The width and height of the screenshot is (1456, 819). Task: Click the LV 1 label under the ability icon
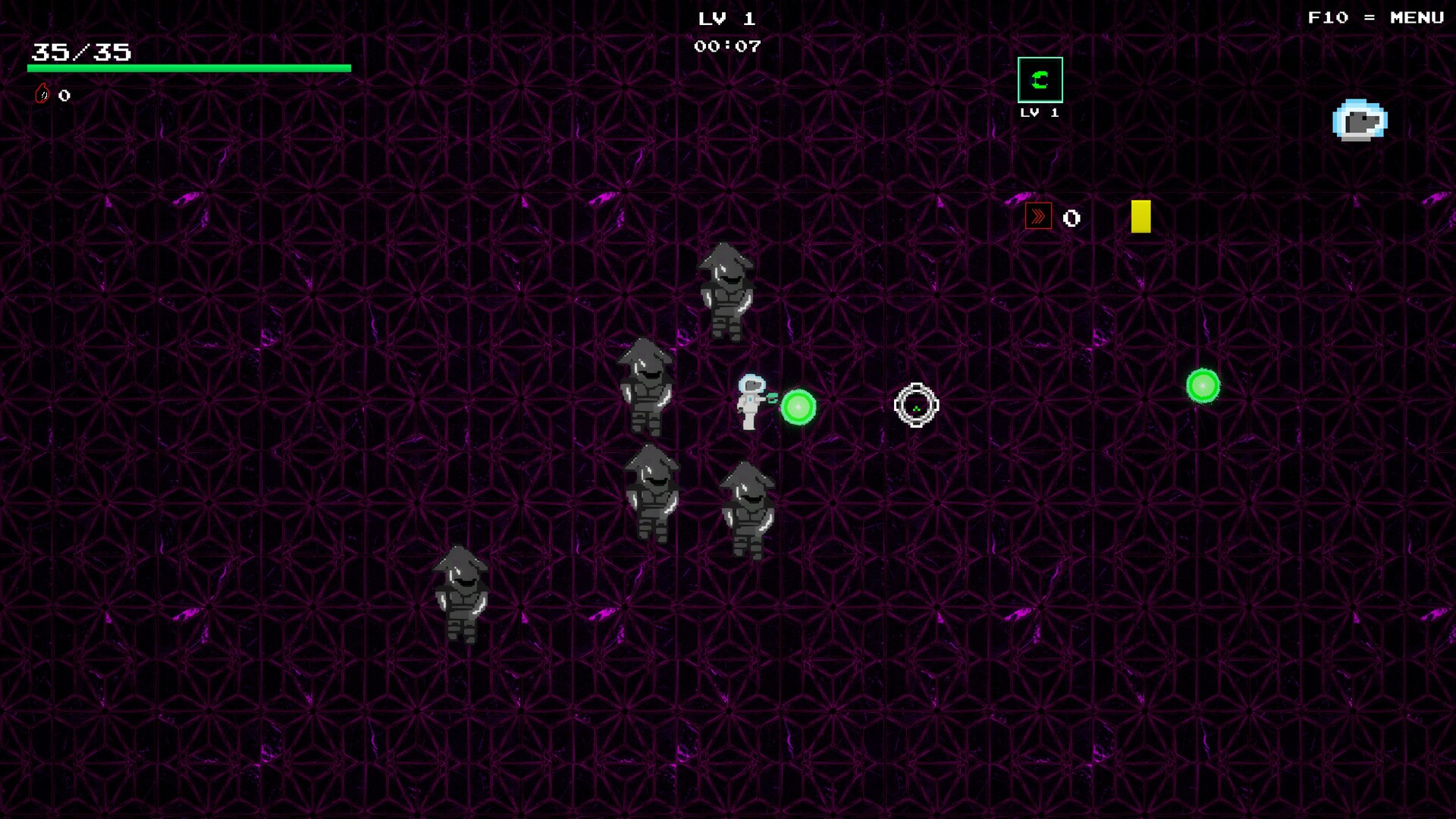[1038, 112]
